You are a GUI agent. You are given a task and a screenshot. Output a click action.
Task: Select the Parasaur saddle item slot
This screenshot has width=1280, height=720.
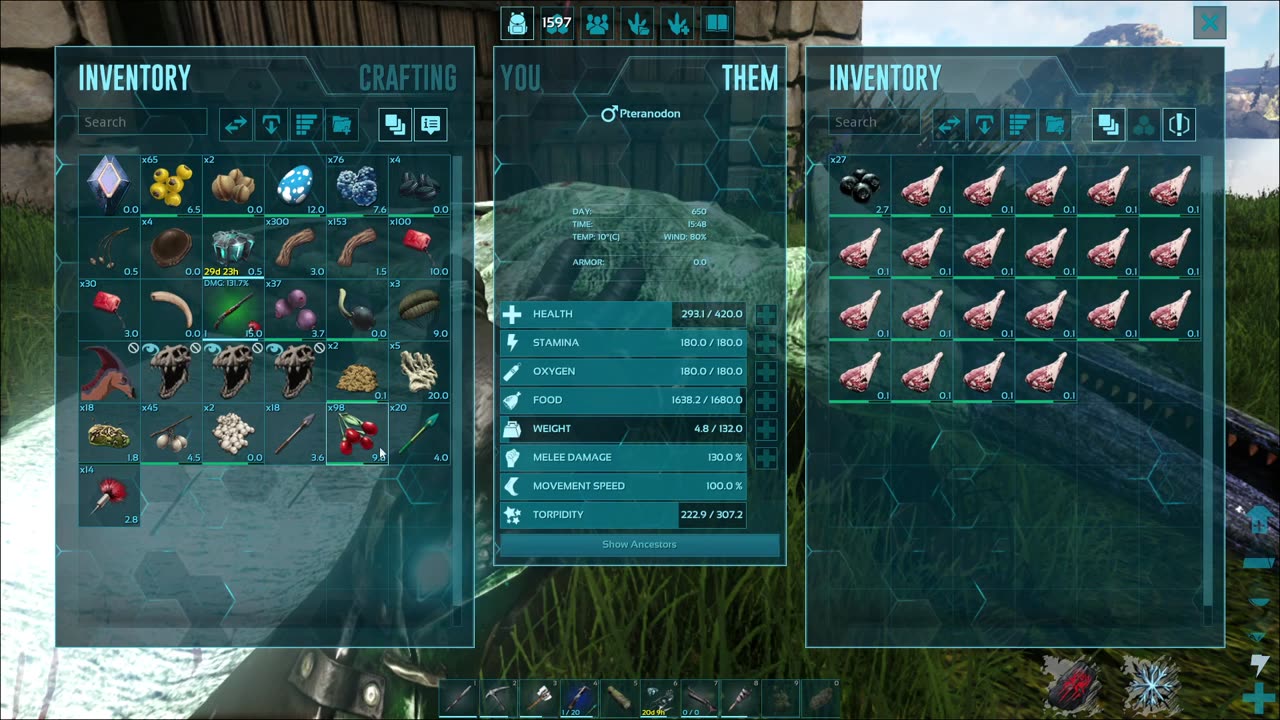click(109, 371)
